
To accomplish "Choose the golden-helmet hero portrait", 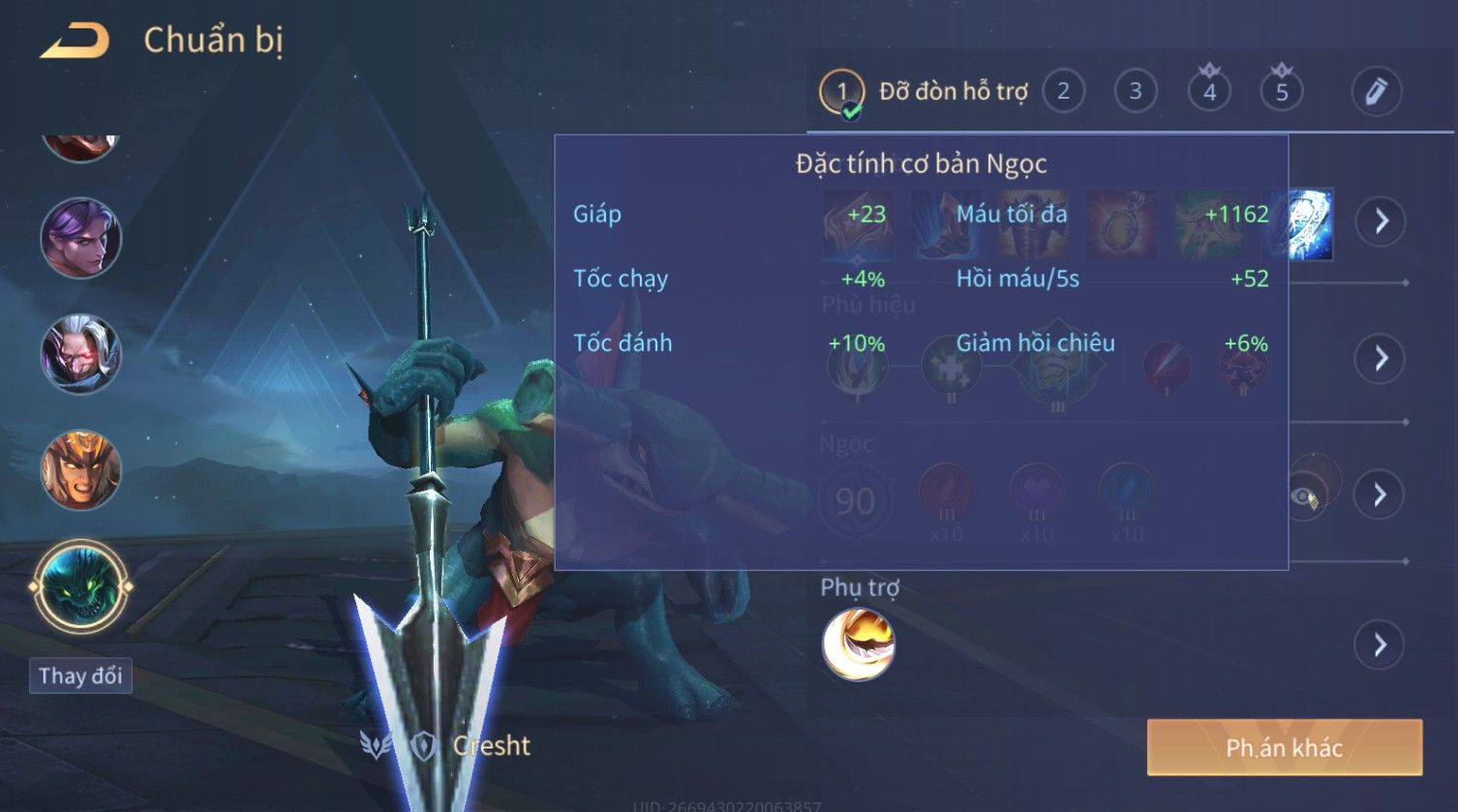I will point(81,470).
